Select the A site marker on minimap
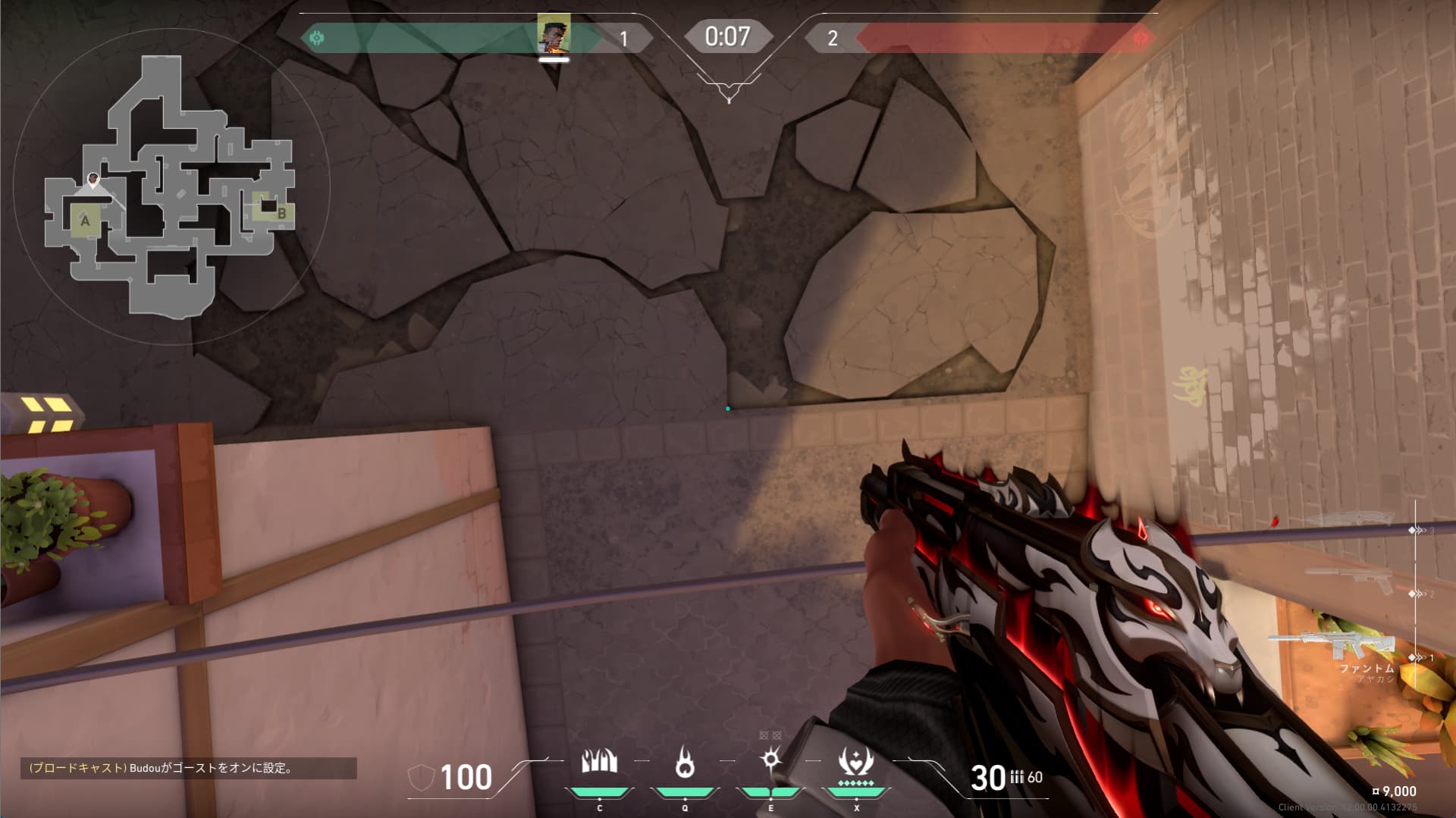The height and width of the screenshot is (818, 1456). click(85, 221)
